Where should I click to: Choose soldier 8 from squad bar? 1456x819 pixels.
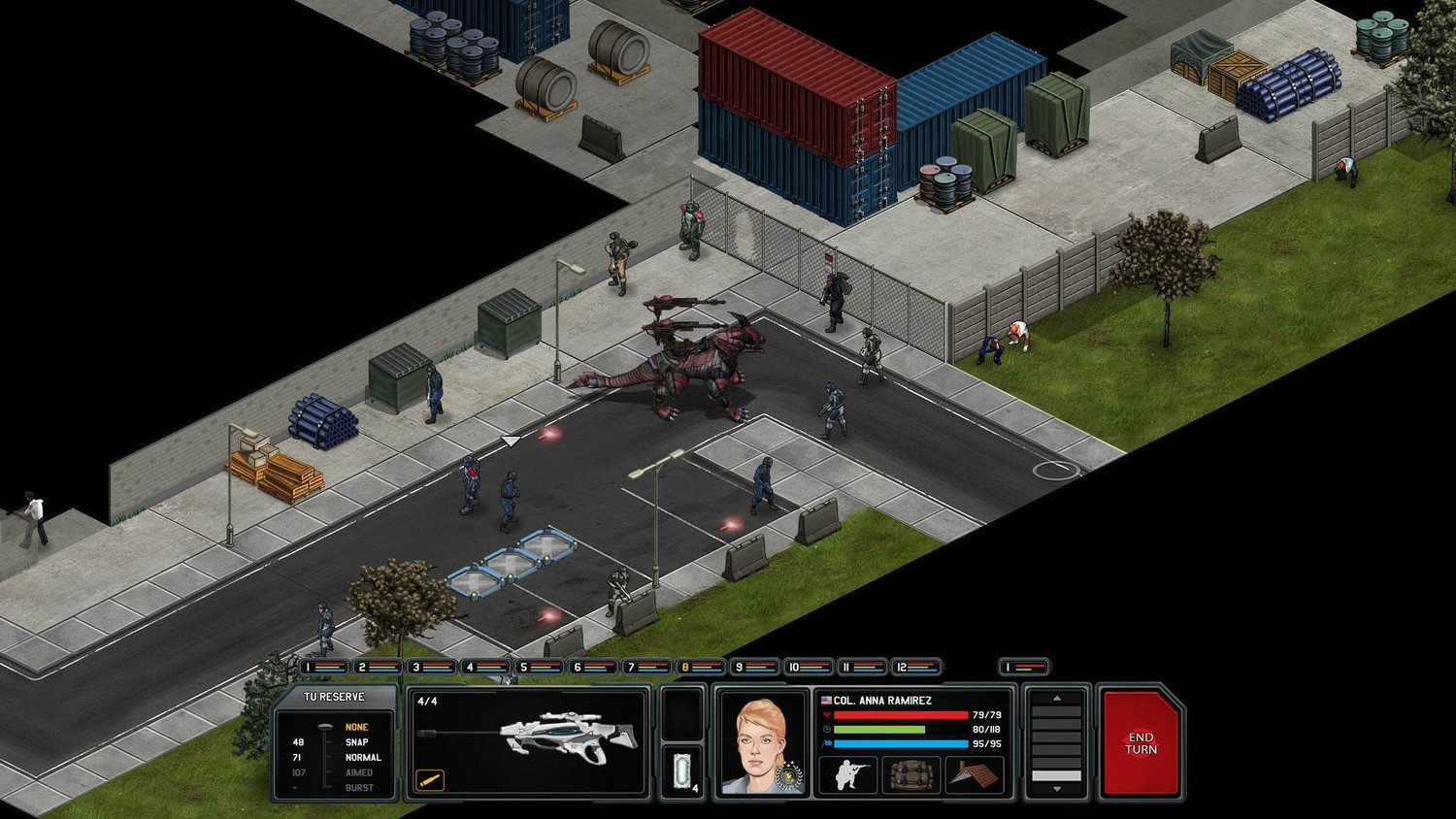tap(700, 668)
